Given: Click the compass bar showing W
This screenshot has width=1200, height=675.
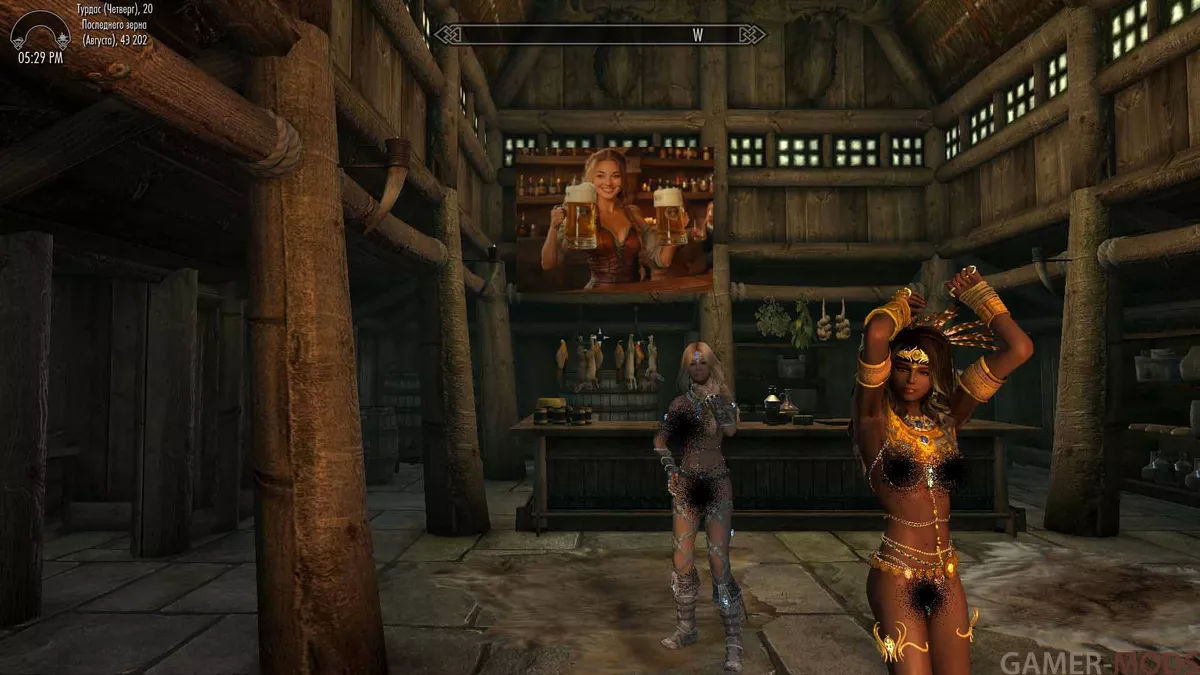Looking at the screenshot, I should pos(600,34).
